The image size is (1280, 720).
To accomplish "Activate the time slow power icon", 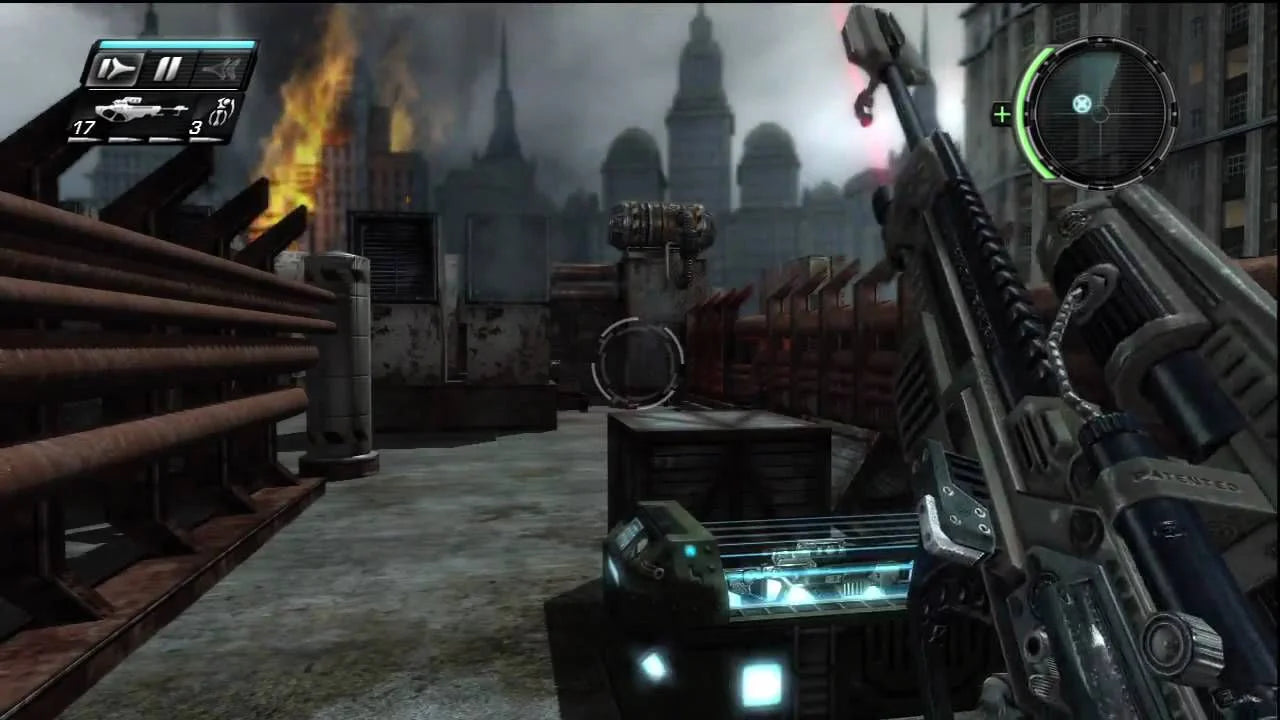I will pos(114,69).
